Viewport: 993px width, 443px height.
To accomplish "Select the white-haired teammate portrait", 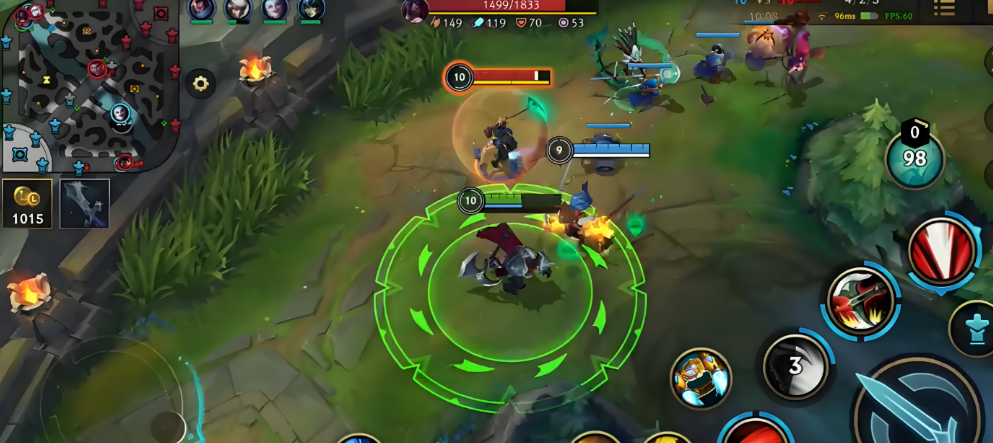I will tap(275, 9).
